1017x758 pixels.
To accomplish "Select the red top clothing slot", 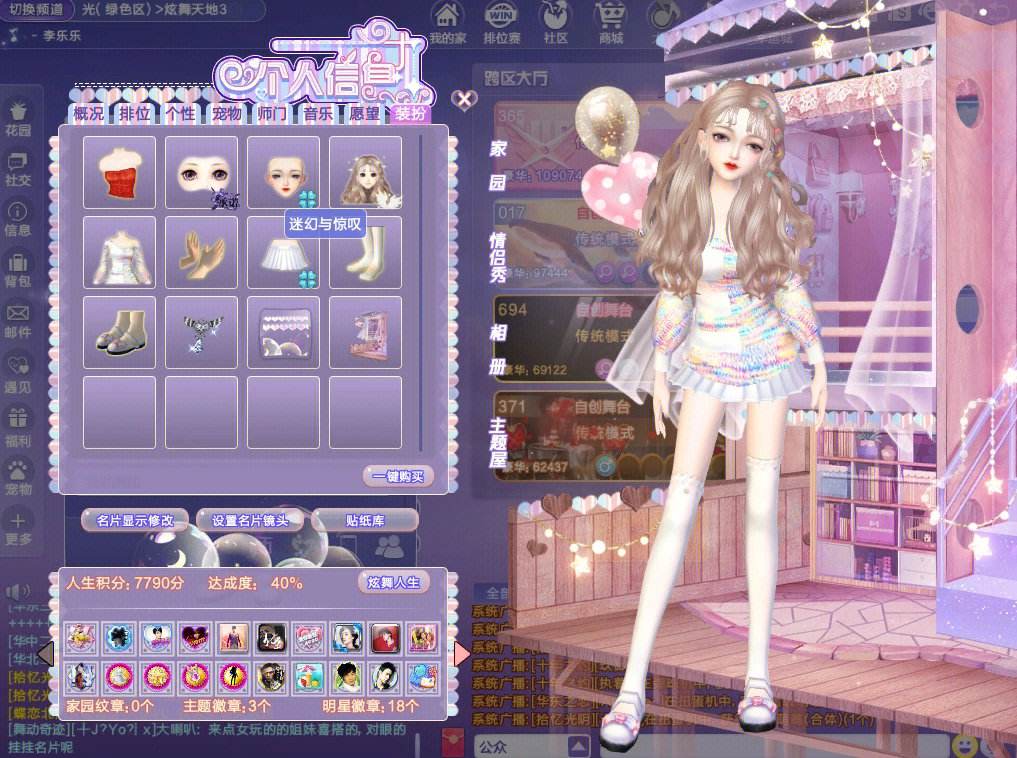I will click(119, 173).
